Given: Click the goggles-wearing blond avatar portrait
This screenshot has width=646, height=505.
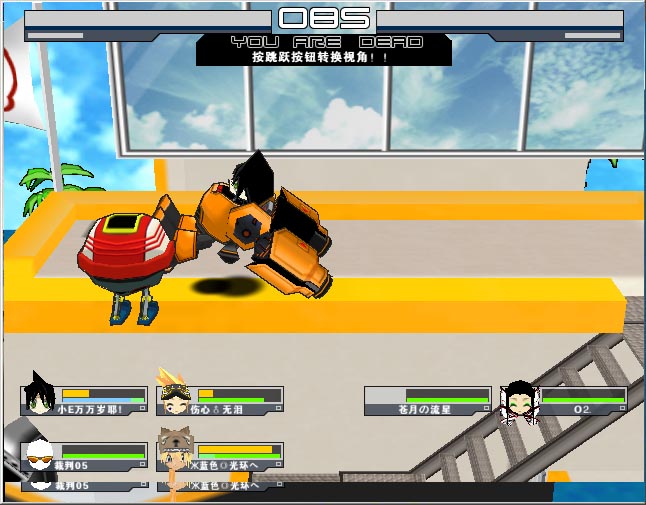Looking at the screenshot, I should [x=175, y=398].
